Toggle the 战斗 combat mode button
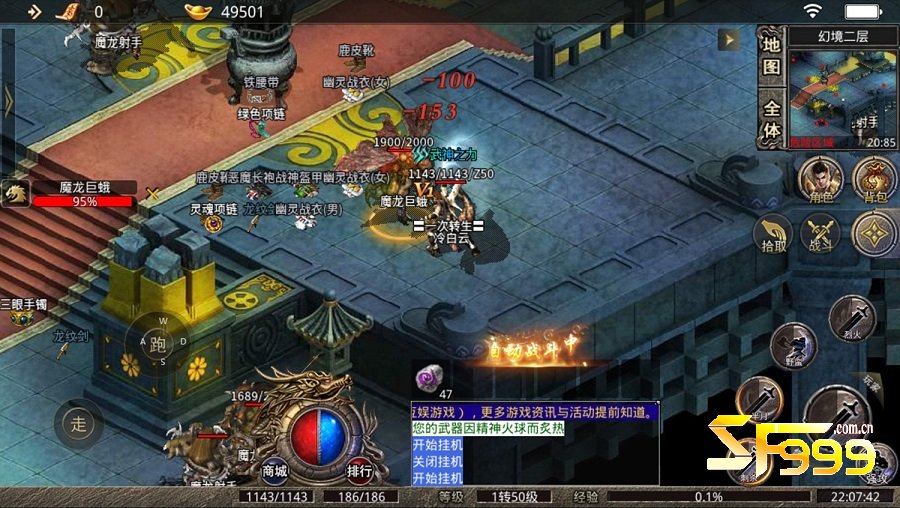900x508 pixels. 820,234
